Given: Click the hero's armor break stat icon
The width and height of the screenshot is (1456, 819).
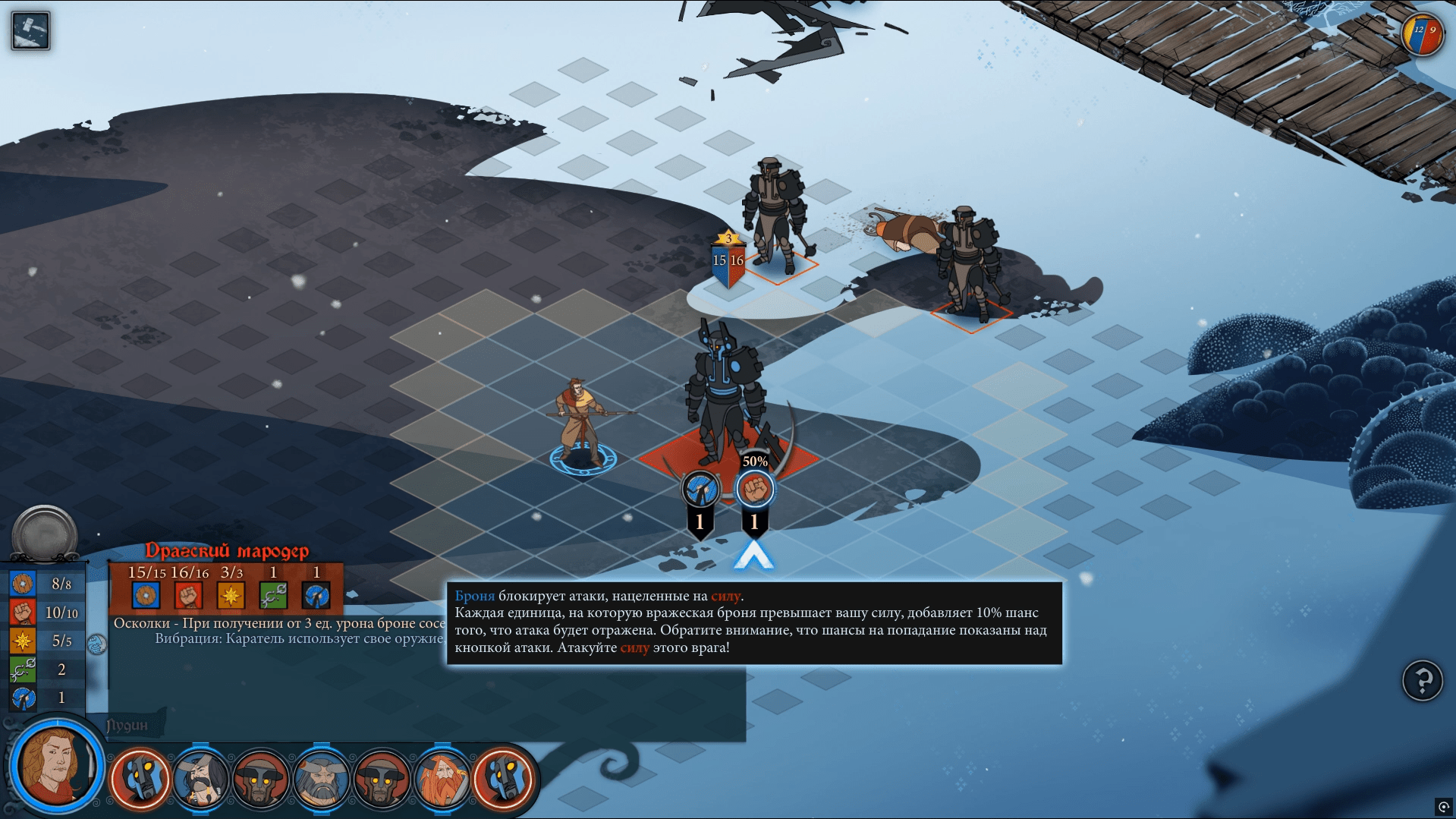Looking at the screenshot, I should click(23, 698).
